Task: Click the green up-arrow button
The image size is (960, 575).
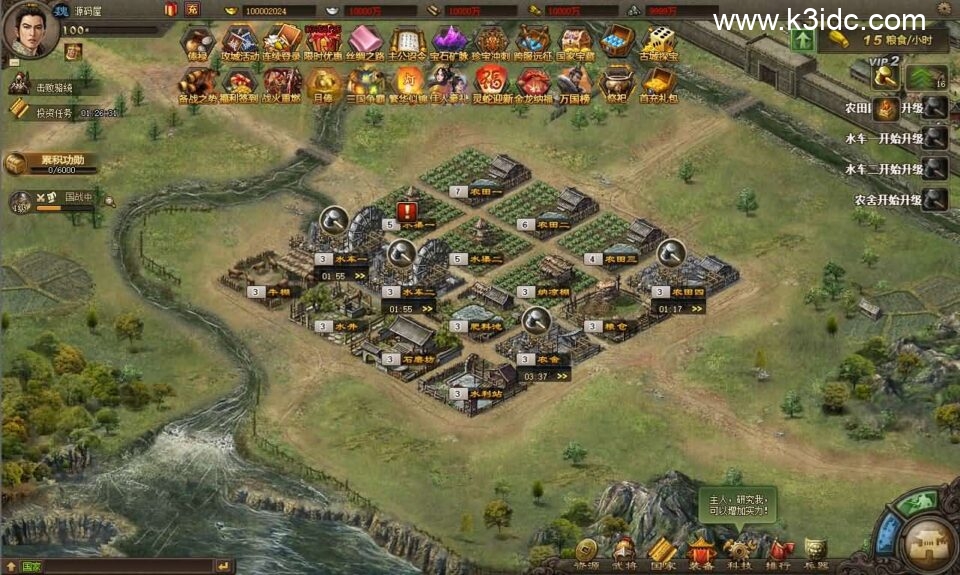Action: coord(802,40)
